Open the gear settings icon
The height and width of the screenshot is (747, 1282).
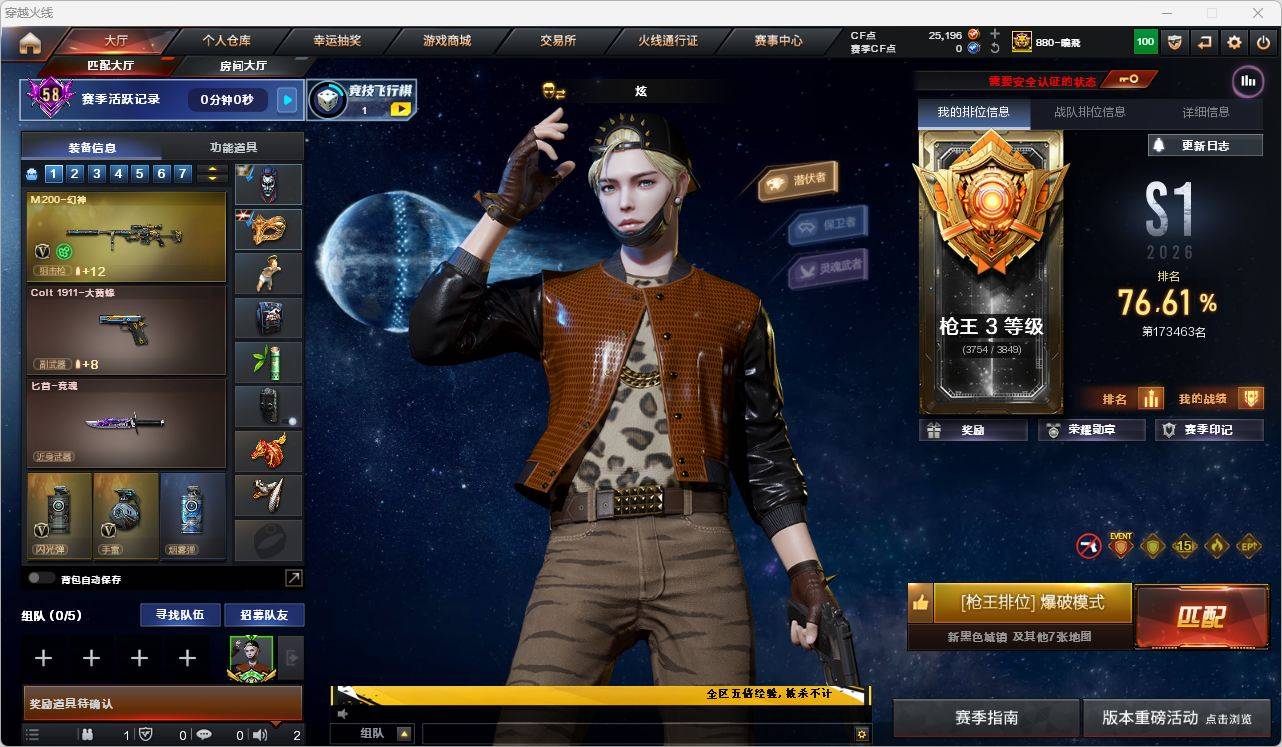[1234, 42]
